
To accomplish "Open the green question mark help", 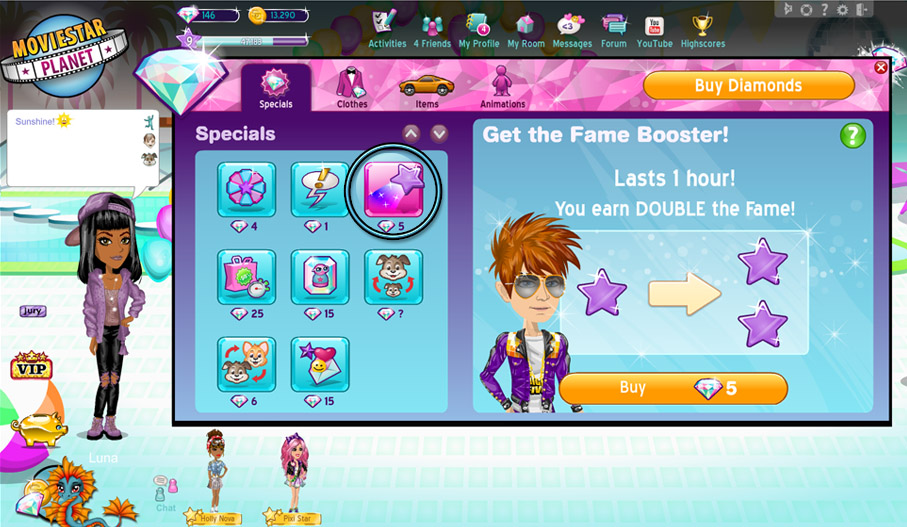I will (852, 136).
